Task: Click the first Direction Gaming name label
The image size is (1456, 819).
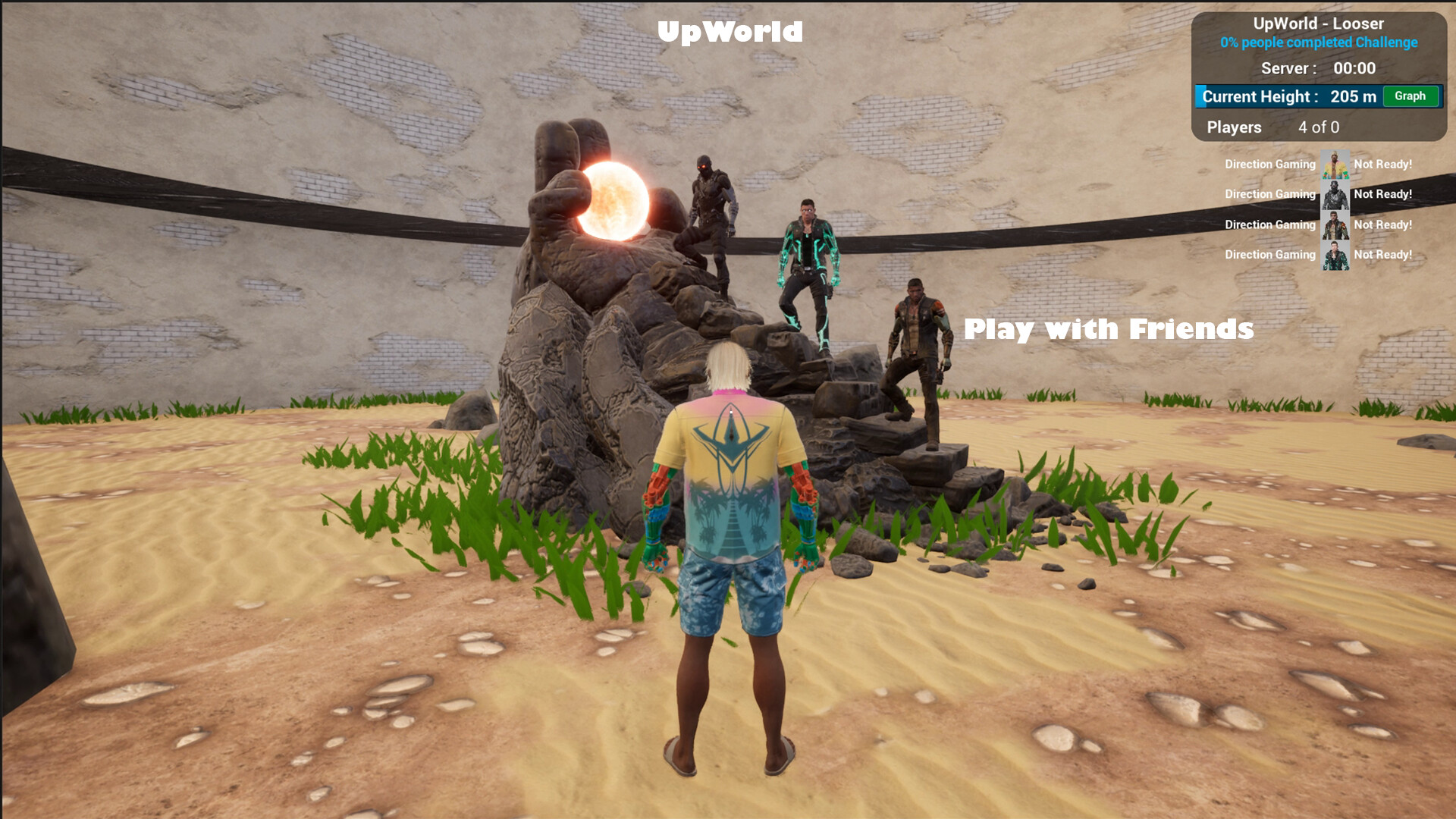Action: pos(1269,164)
